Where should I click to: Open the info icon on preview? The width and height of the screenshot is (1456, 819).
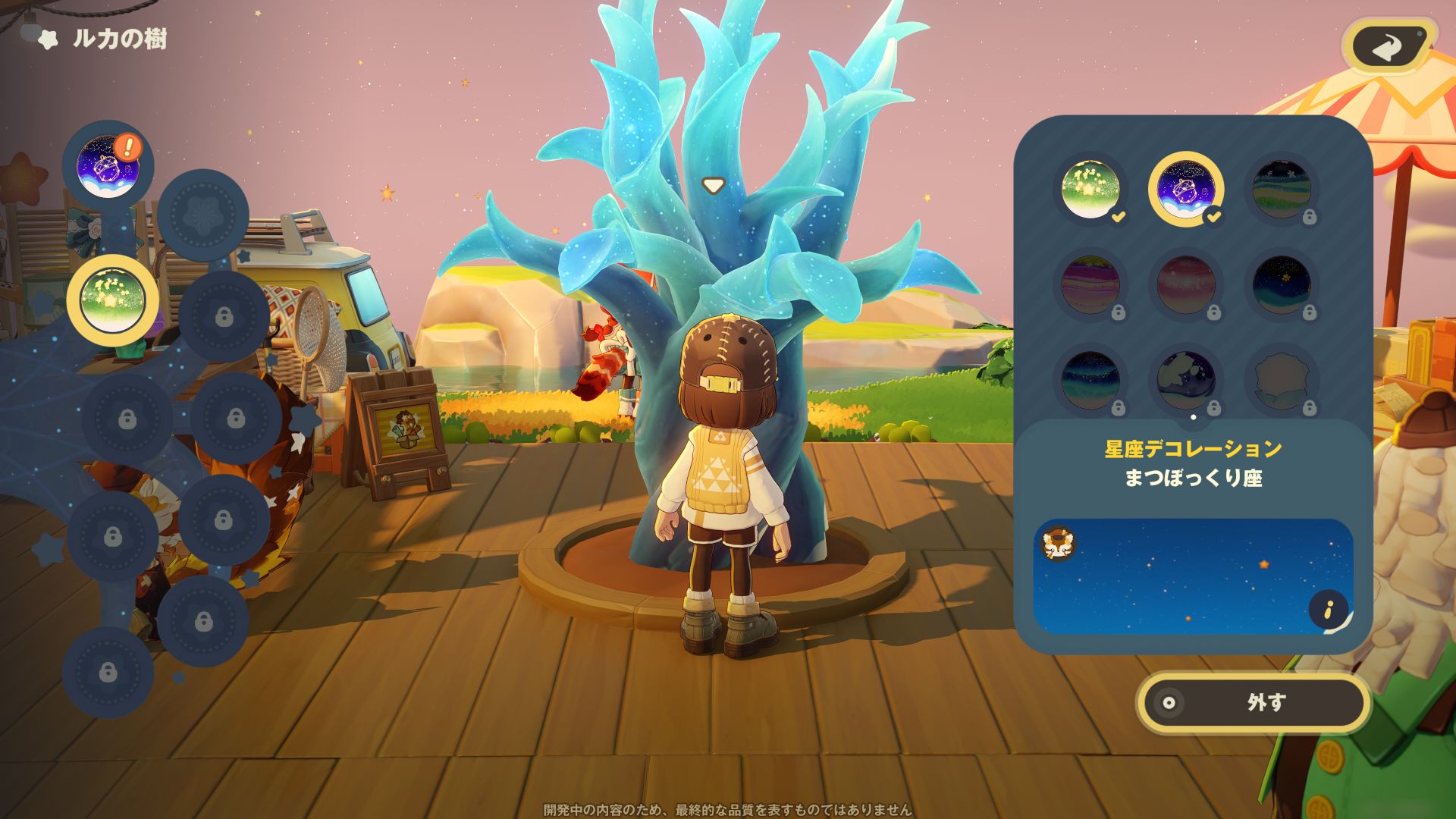pyautogui.click(x=1328, y=609)
